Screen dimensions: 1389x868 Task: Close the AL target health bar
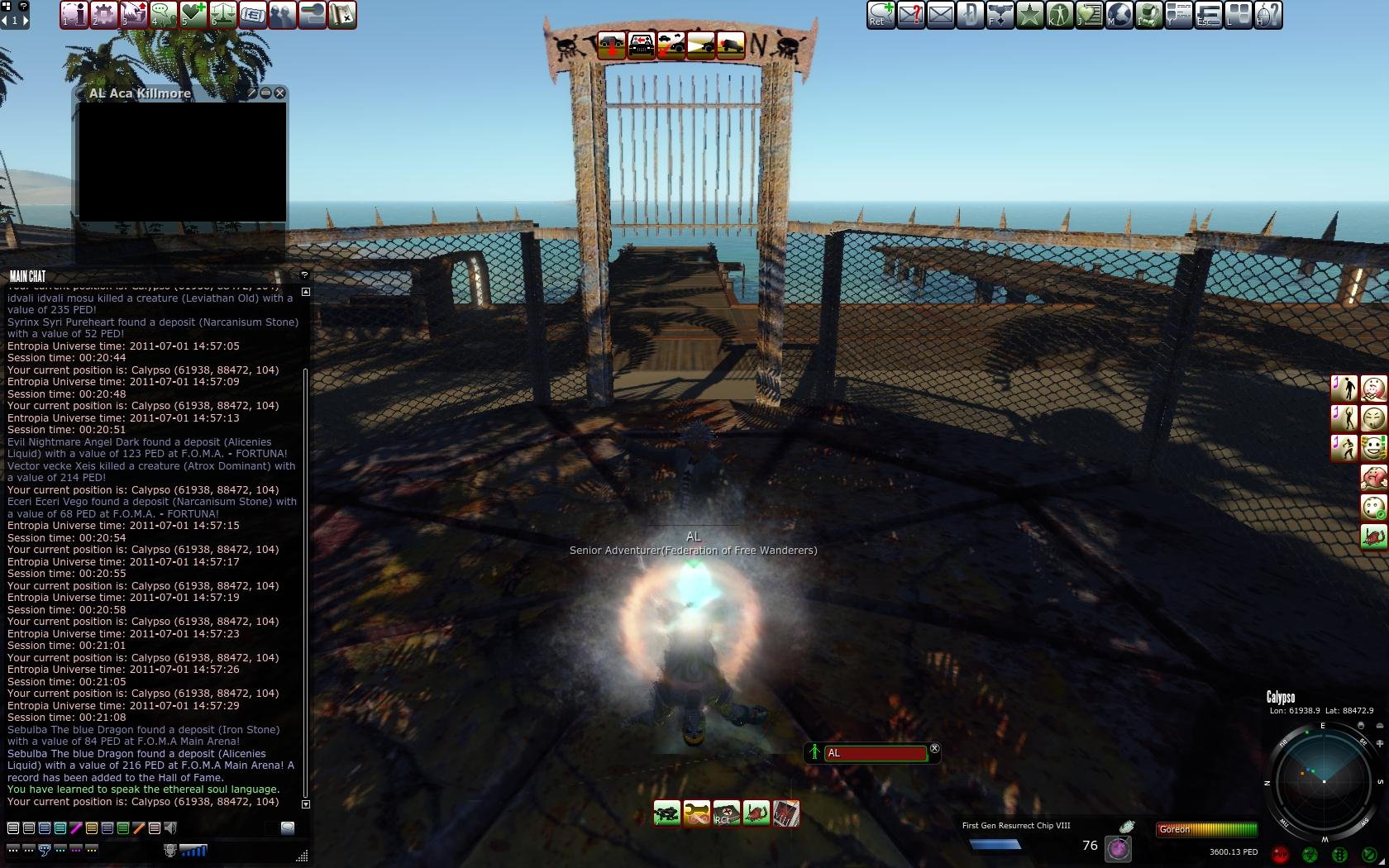coord(934,749)
